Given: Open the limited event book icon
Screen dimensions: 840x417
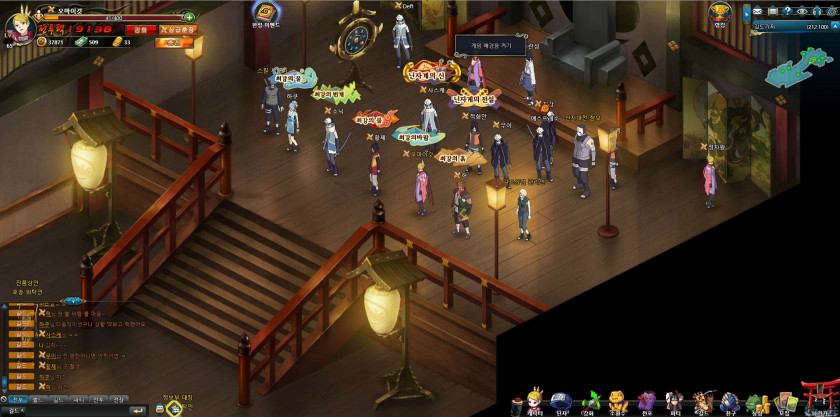Looking at the screenshot, I should click(x=262, y=15).
